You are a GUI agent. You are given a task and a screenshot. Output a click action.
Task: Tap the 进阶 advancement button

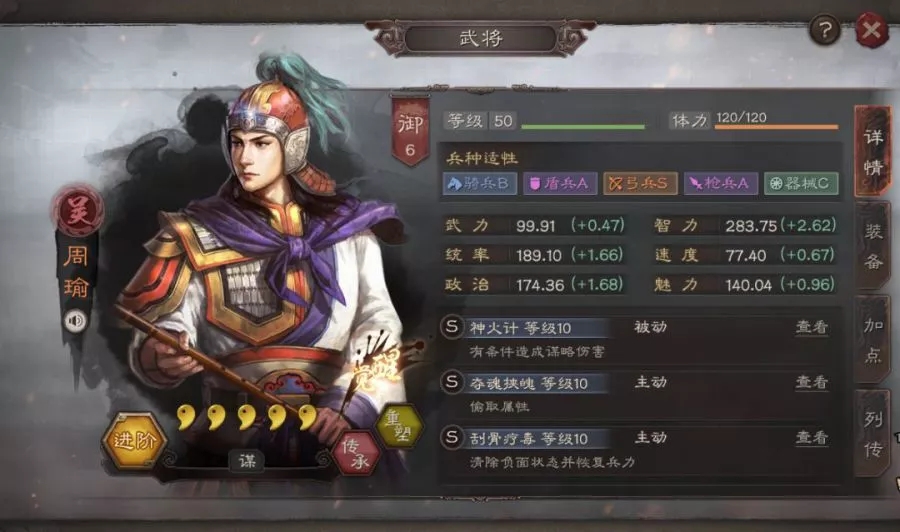point(134,440)
